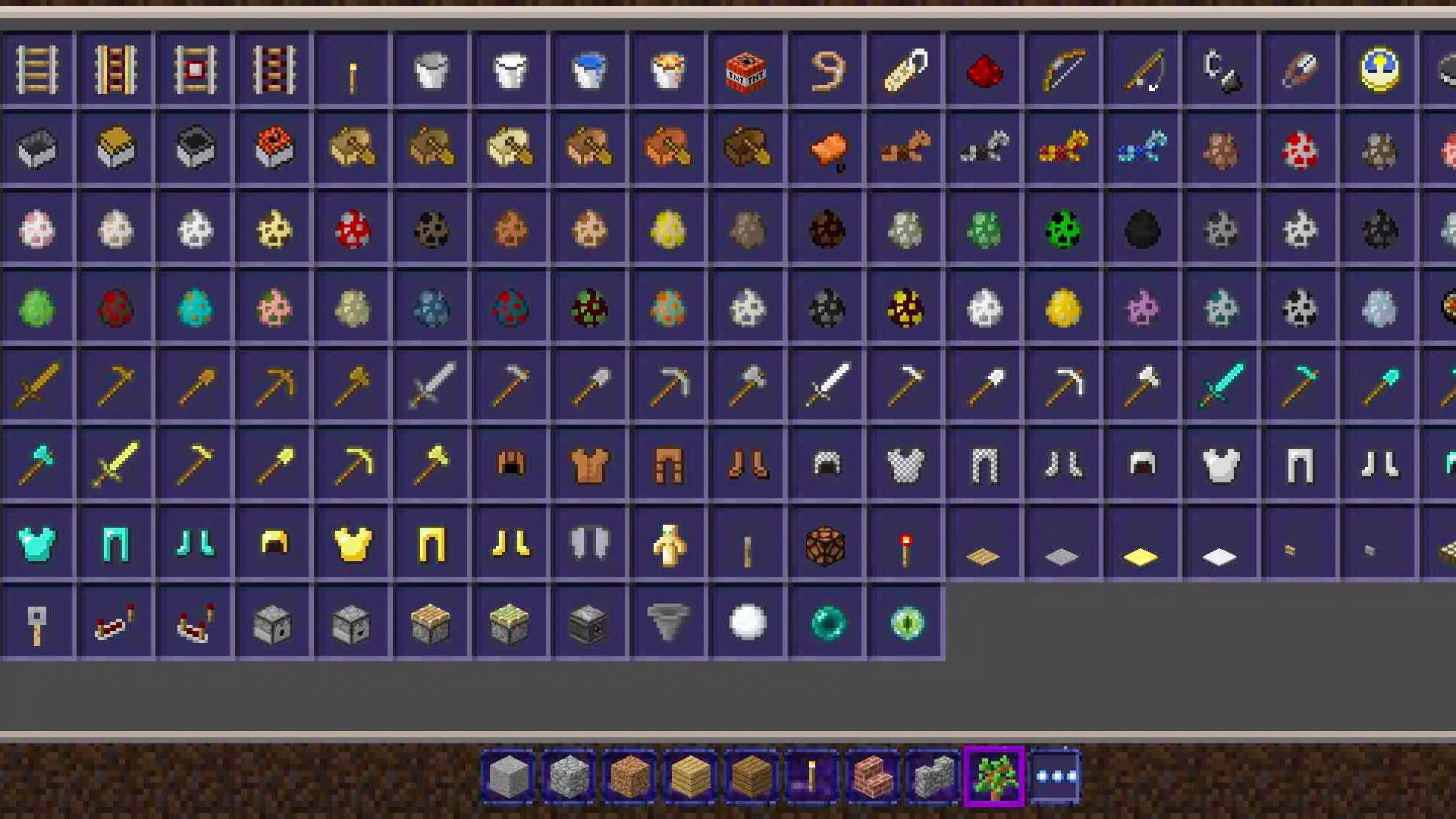1456x819 pixels.
Task: Grab the diamond sword
Action: (1219, 383)
